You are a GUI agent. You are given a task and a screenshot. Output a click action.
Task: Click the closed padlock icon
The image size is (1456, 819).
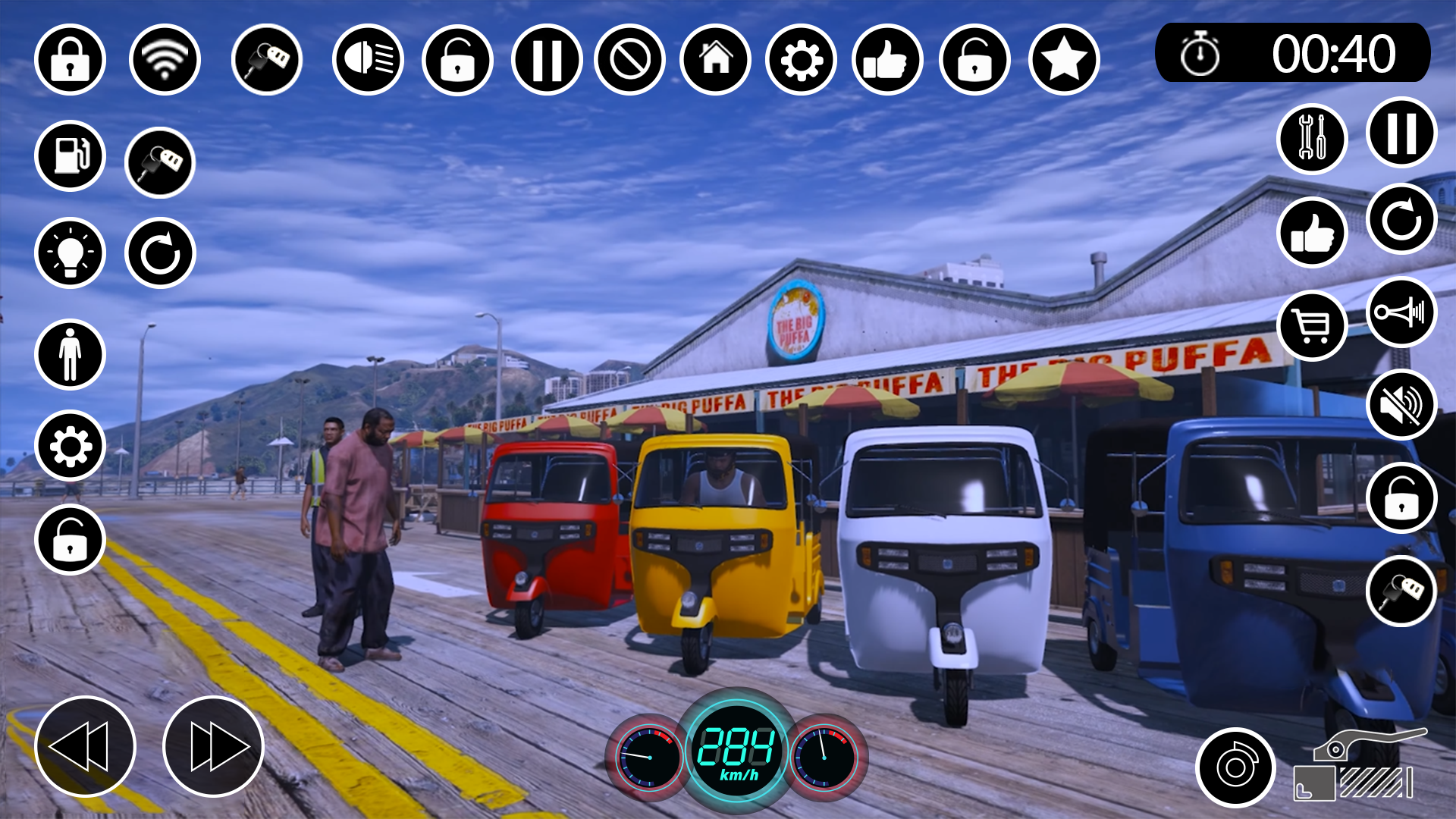pos(70,60)
